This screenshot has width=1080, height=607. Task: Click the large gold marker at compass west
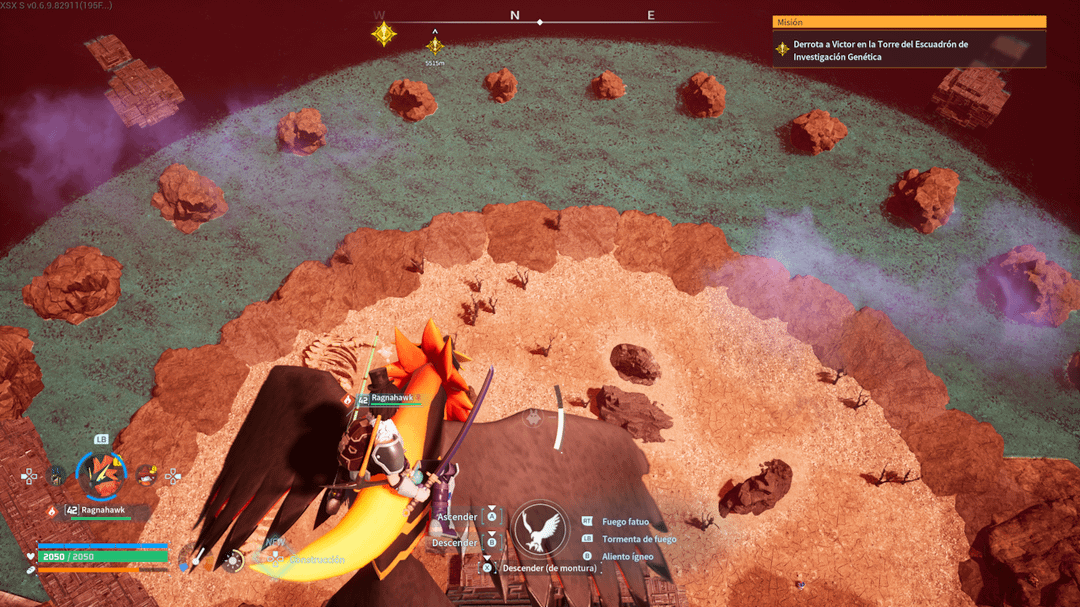pos(383,34)
